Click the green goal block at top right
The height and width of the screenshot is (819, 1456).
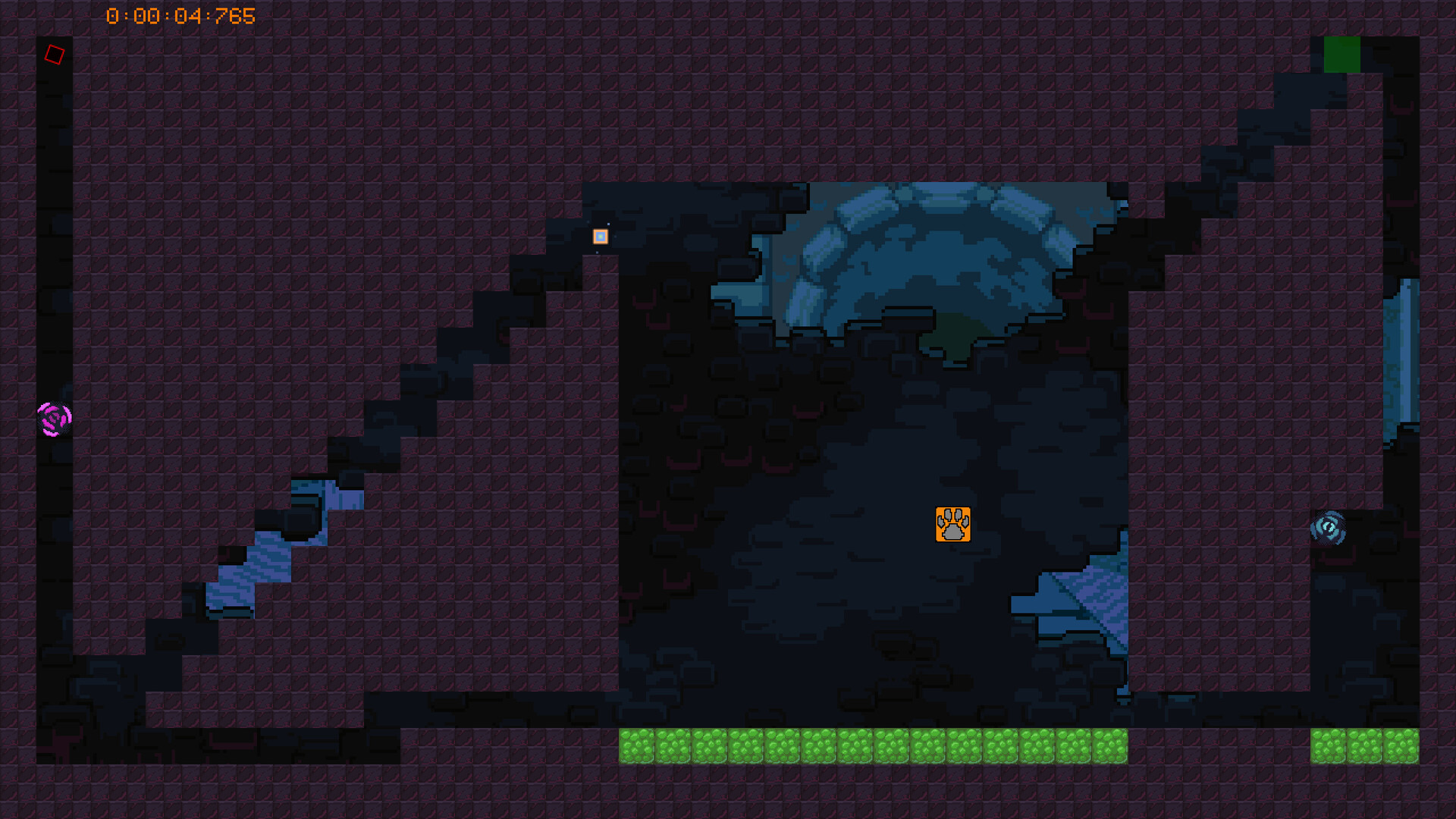1342,54
